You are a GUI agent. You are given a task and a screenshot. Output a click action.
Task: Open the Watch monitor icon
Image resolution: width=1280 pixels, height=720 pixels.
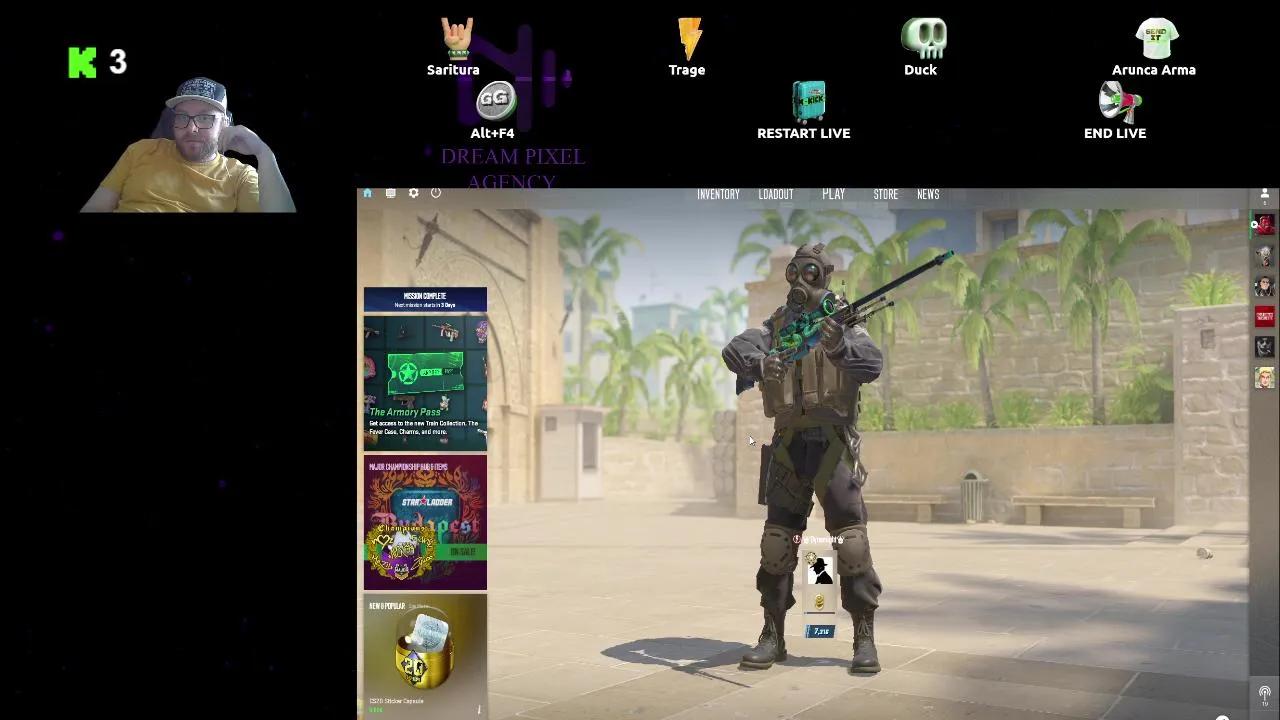(390, 193)
